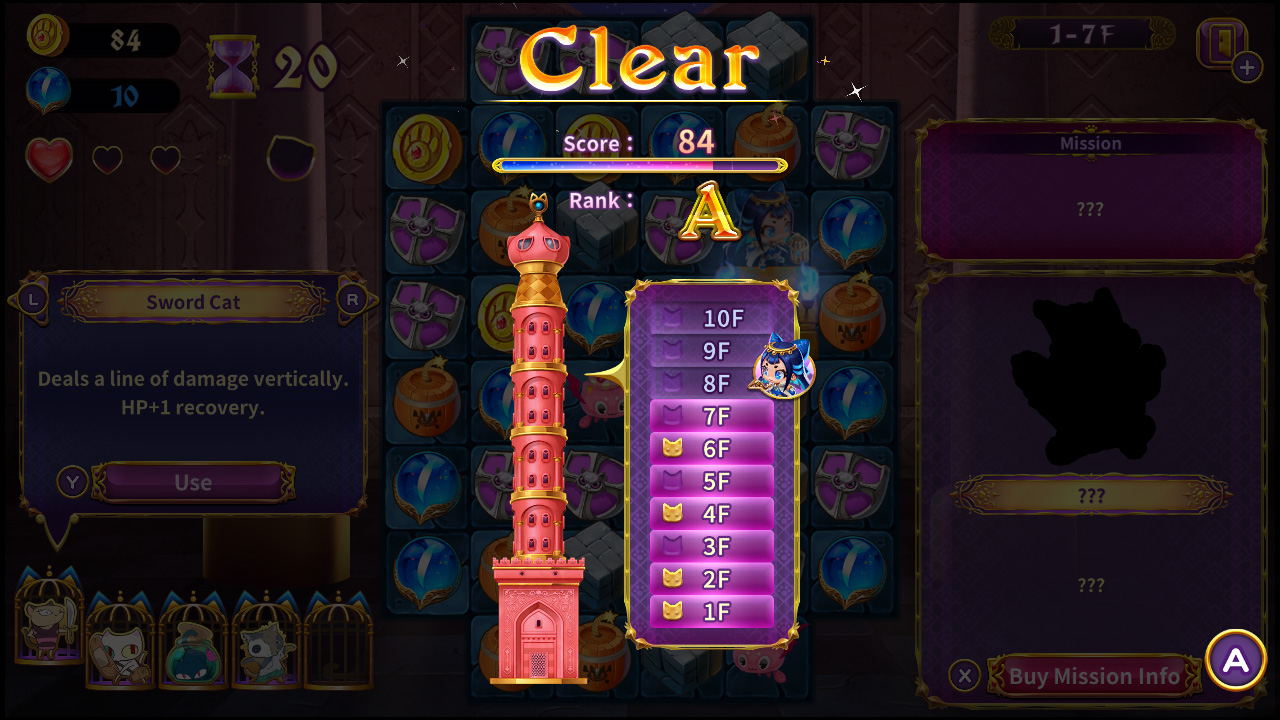Click Buy Mission Info

(x=1093, y=675)
